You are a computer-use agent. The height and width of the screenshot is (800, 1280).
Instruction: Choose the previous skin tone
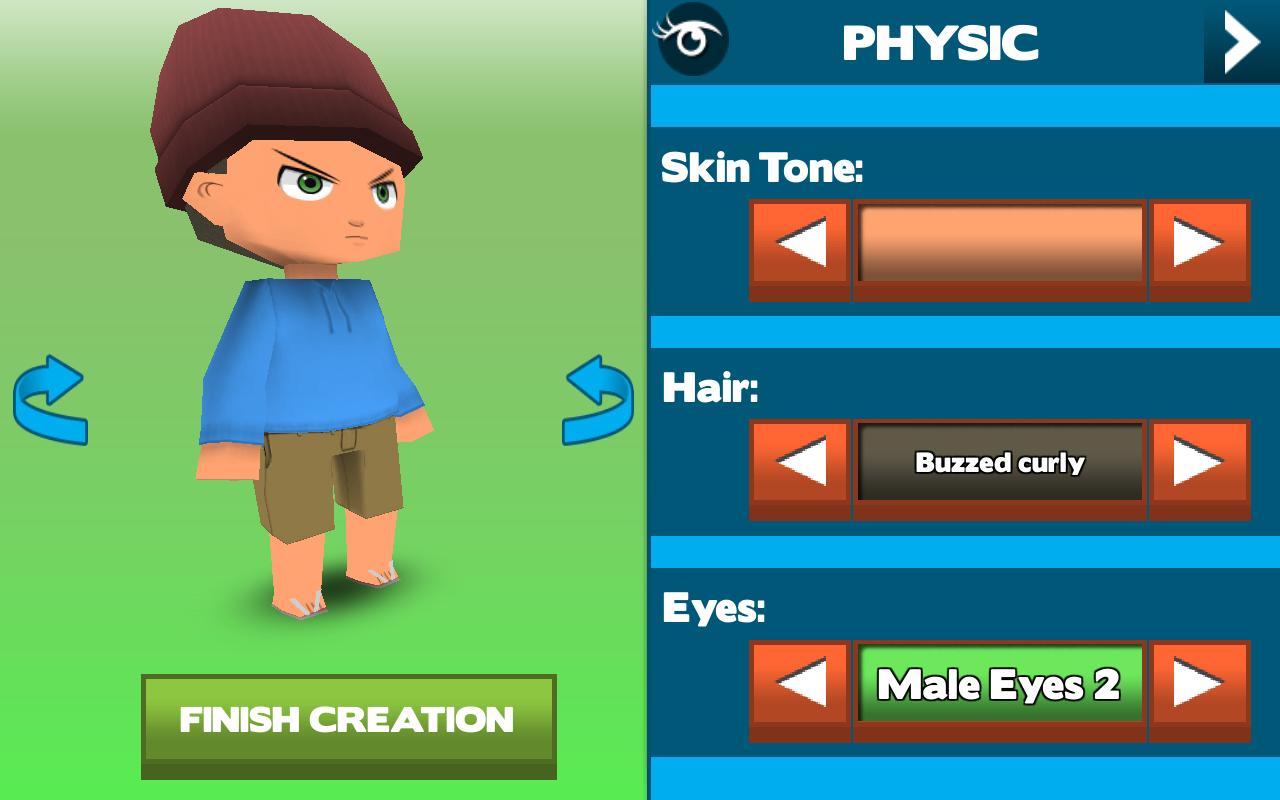click(x=800, y=245)
